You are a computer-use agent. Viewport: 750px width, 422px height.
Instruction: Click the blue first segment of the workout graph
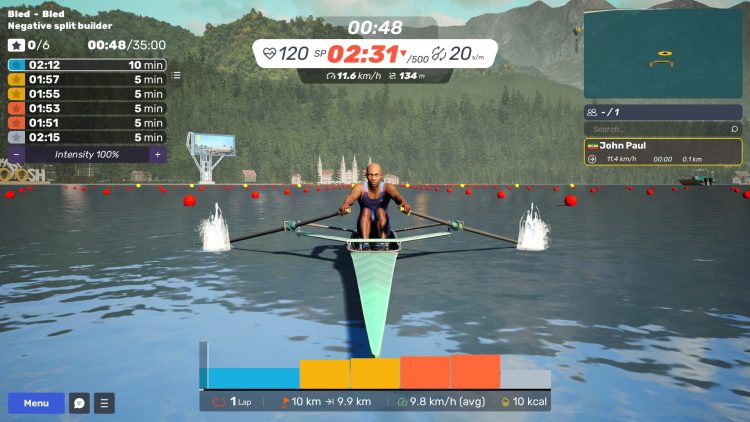pyautogui.click(x=253, y=378)
